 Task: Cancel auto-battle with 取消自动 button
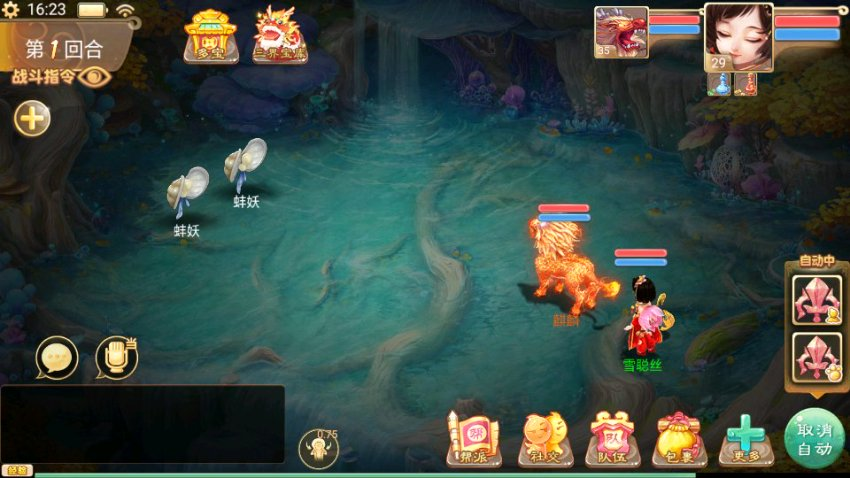click(x=814, y=438)
